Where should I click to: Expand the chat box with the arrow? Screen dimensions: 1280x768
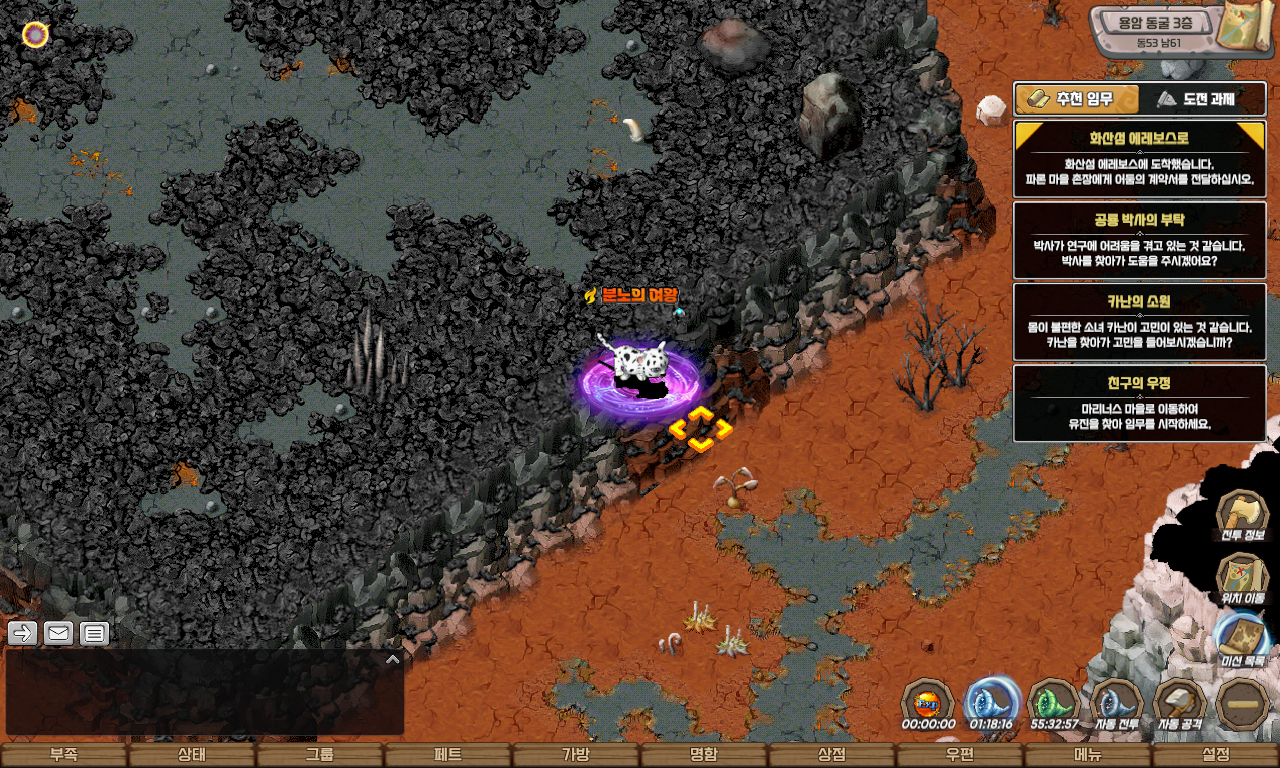[x=393, y=659]
